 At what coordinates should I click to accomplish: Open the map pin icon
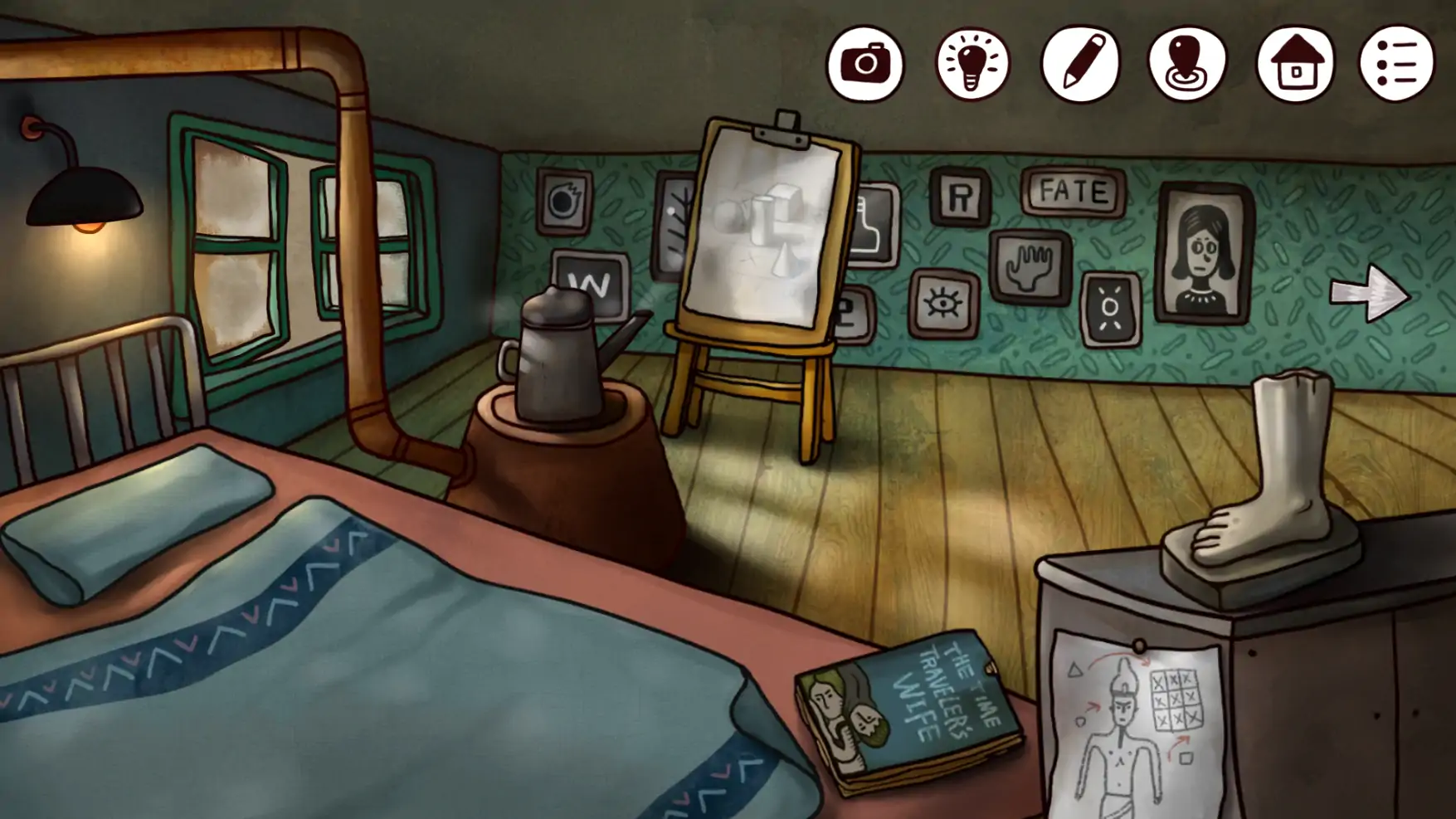[1187, 64]
